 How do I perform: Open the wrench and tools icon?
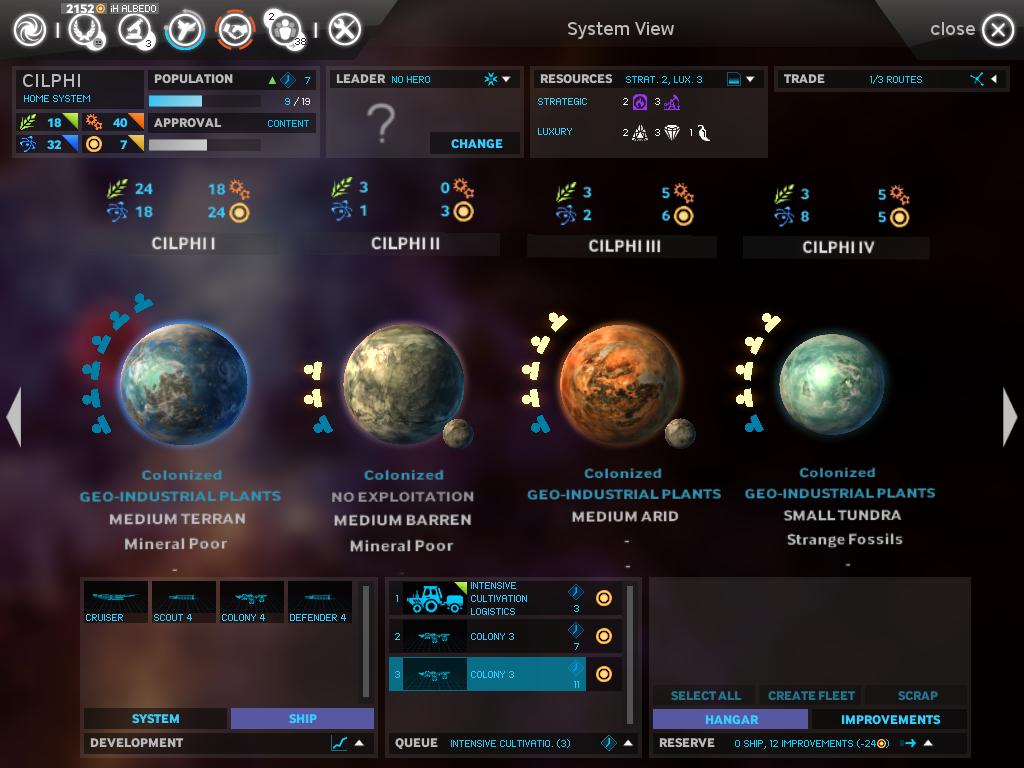[x=344, y=30]
